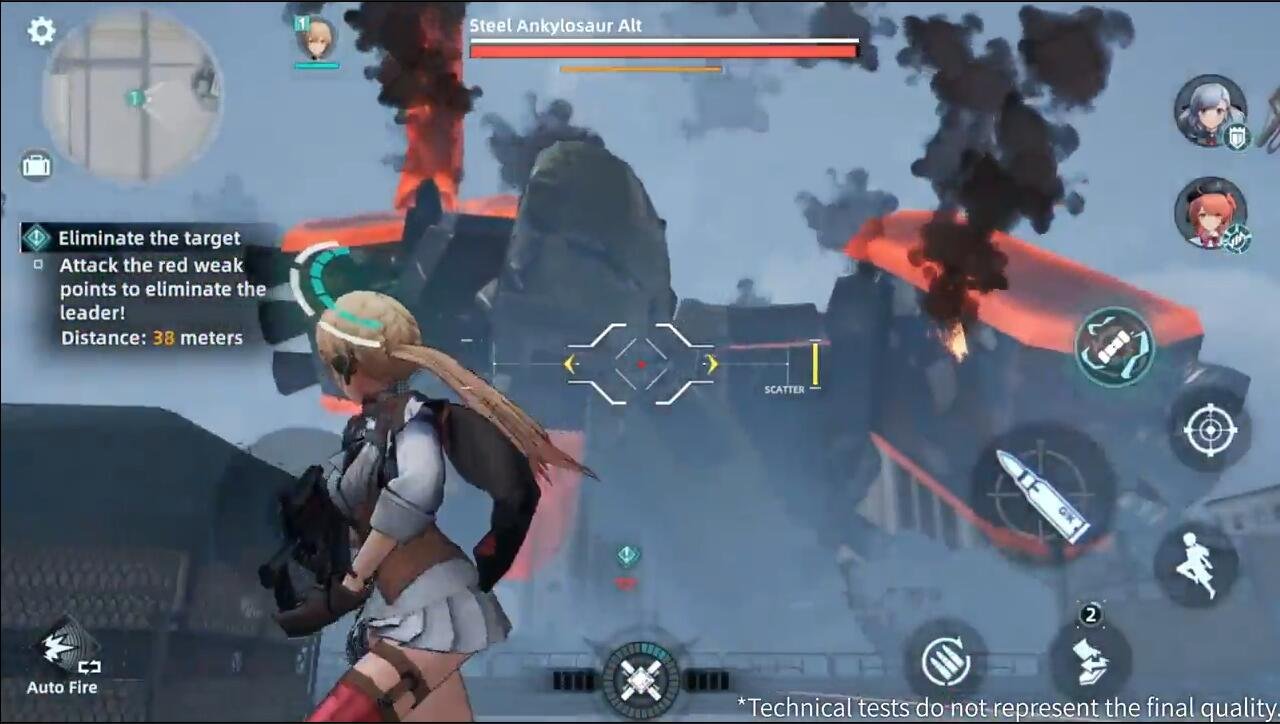Open the settings gear icon
This screenshot has height=724, width=1280.
point(38,30)
